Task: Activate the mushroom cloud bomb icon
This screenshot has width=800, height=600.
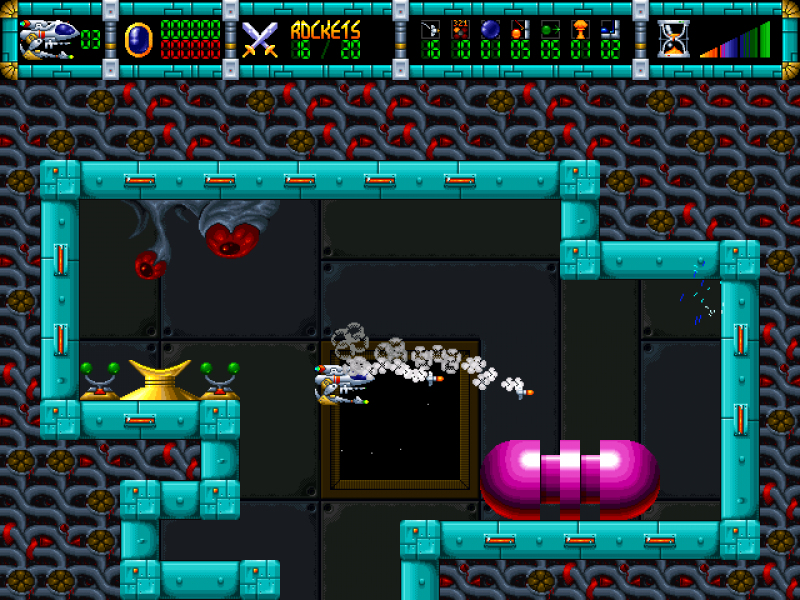Action: (x=580, y=28)
